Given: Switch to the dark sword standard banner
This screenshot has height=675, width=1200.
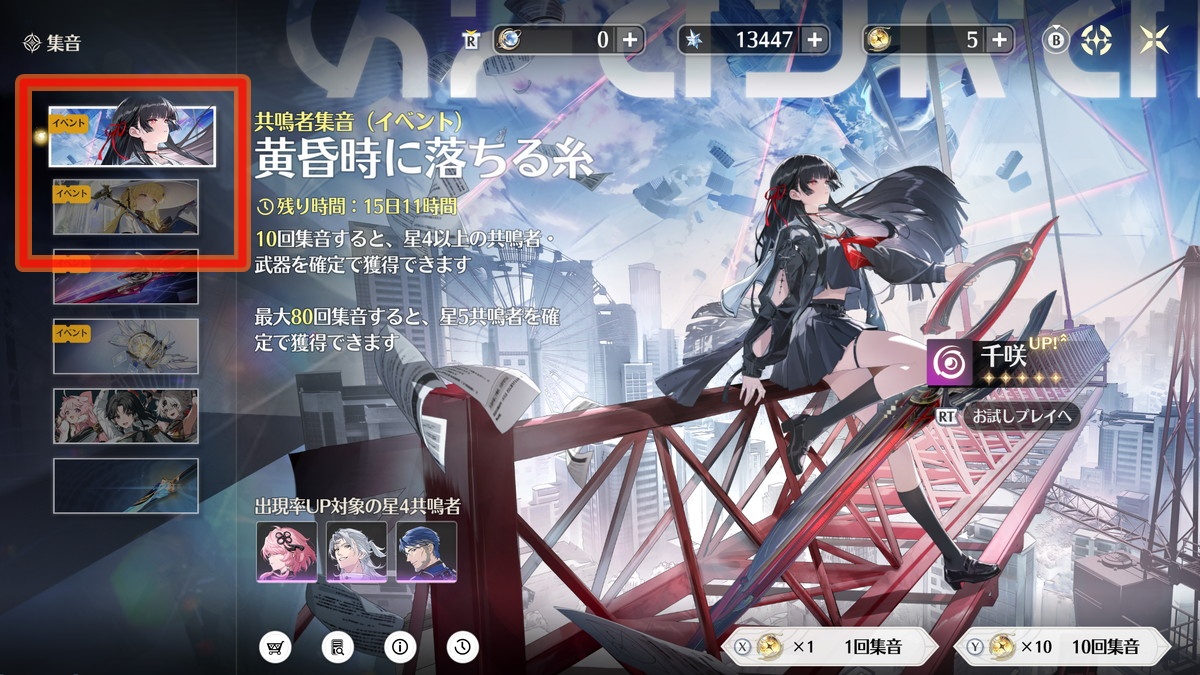Looking at the screenshot, I should pos(126,486).
